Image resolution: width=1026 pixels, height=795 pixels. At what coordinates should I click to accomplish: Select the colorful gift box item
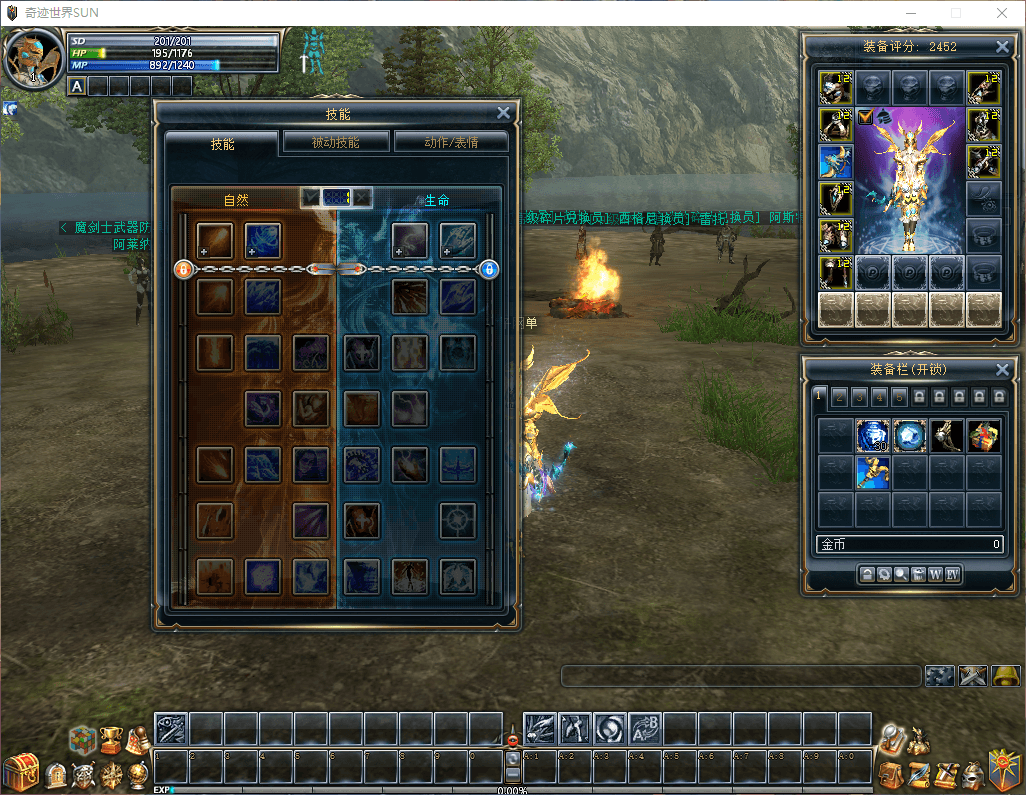coord(984,435)
